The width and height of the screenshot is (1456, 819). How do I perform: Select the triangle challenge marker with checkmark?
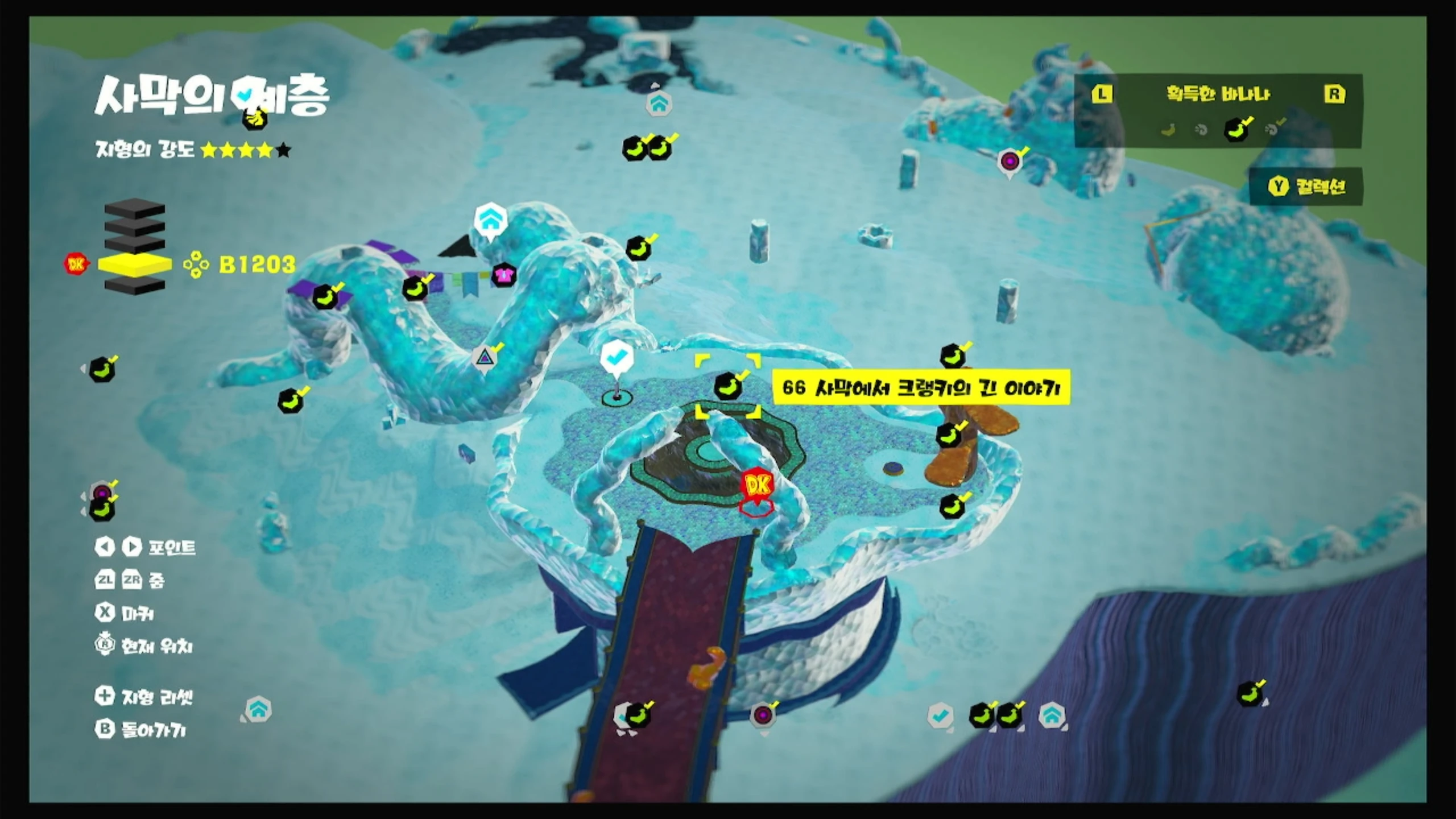tap(484, 358)
